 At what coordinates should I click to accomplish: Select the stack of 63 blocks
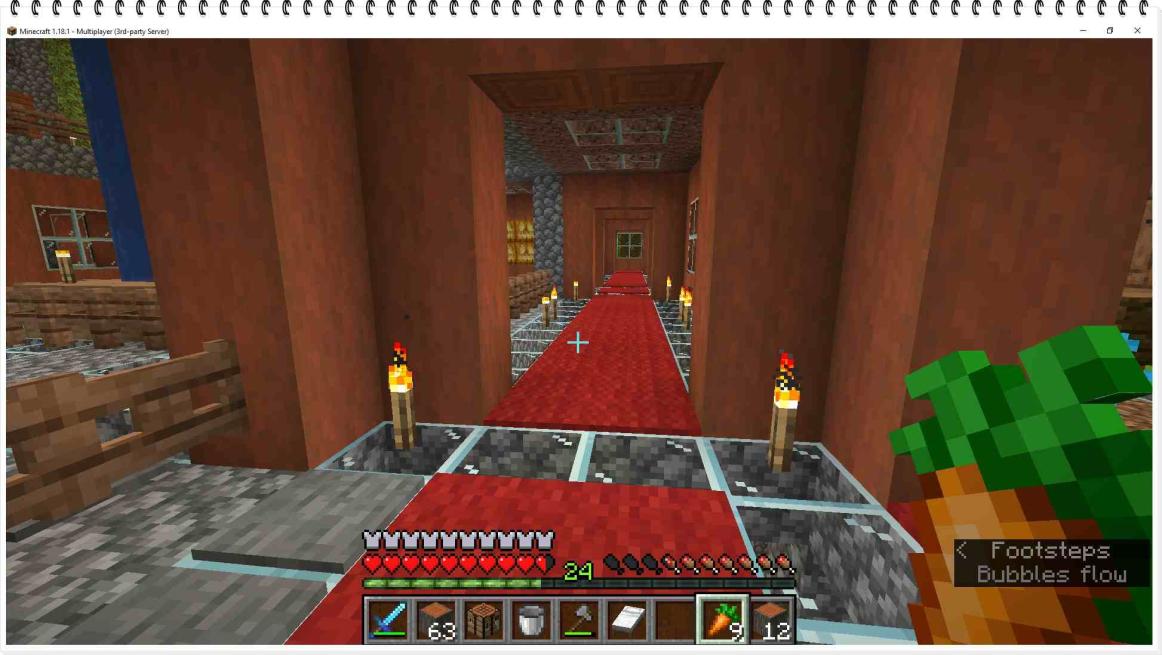tap(435, 620)
